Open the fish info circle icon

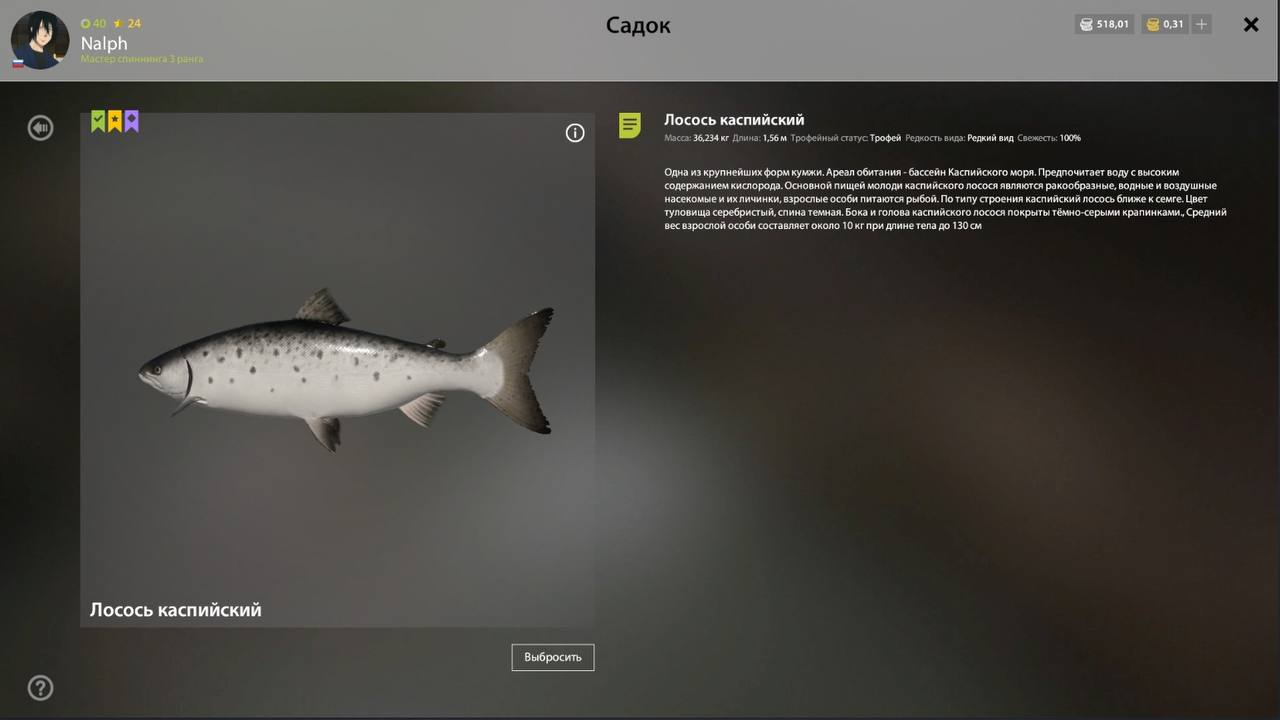coord(575,133)
